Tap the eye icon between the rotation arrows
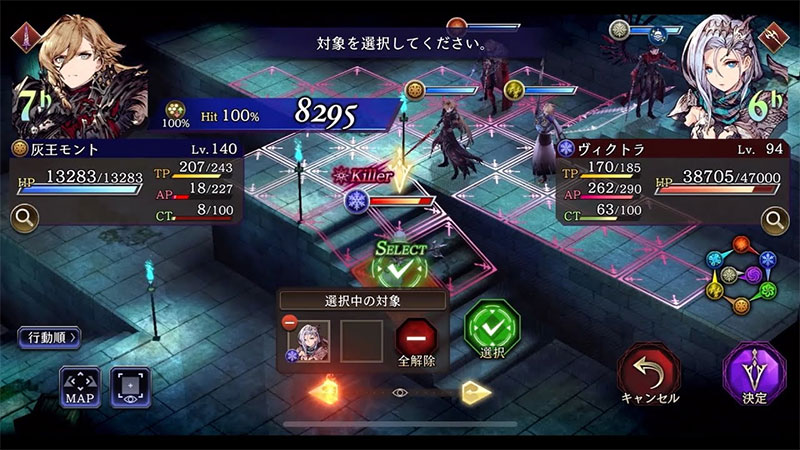Screen dimensions: 800x450 tap(401, 393)
